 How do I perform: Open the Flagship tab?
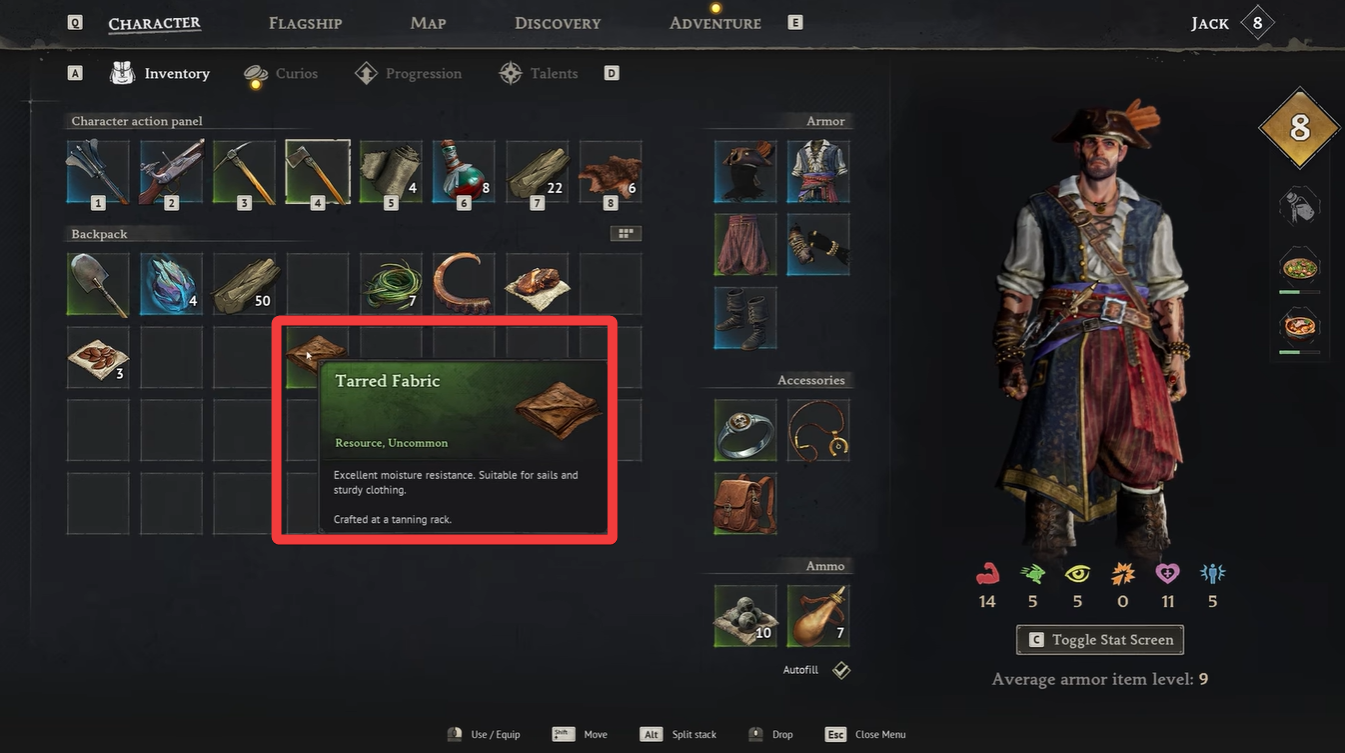tap(305, 22)
